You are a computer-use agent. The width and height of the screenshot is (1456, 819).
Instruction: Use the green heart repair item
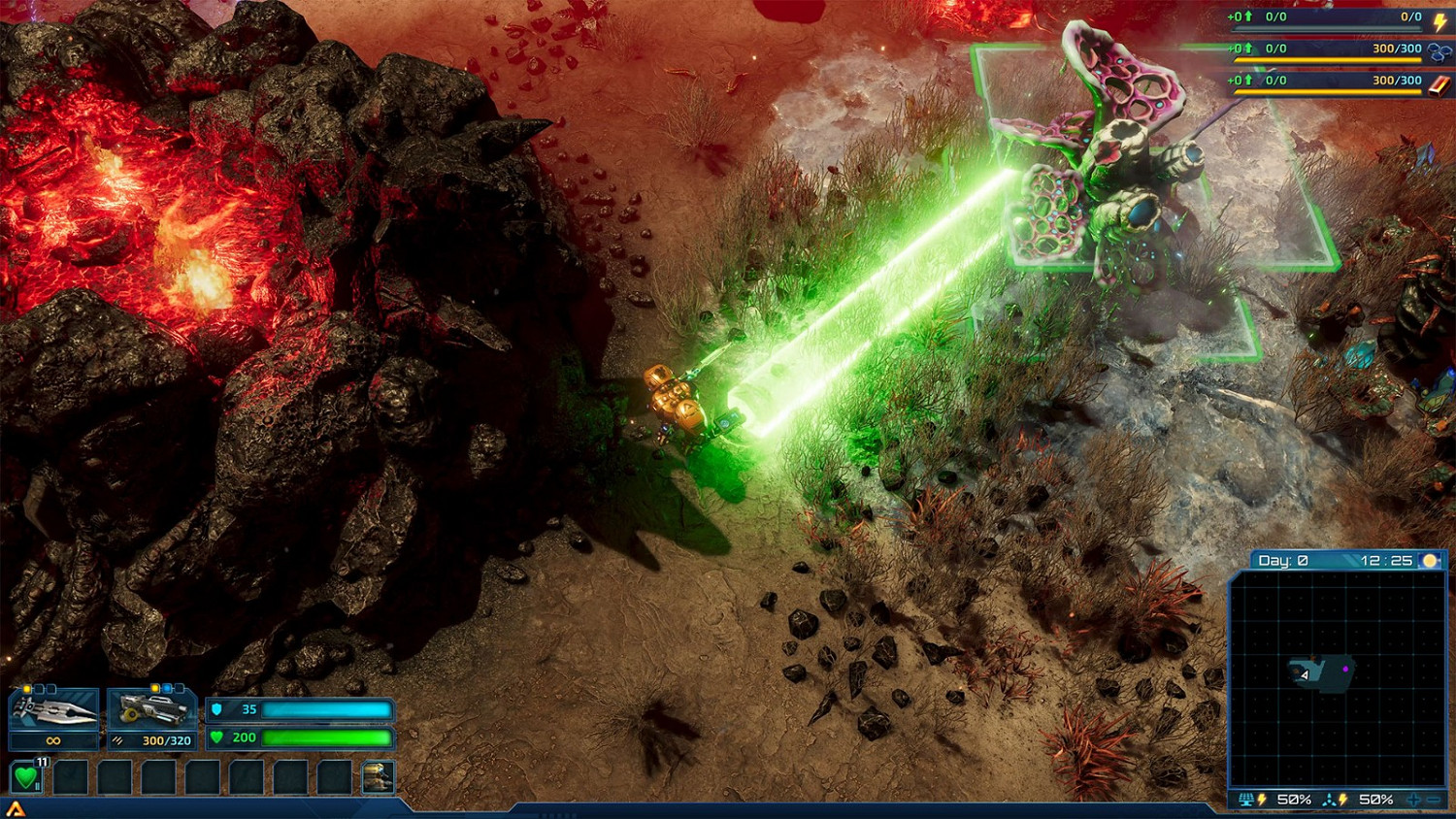[x=26, y=777]
